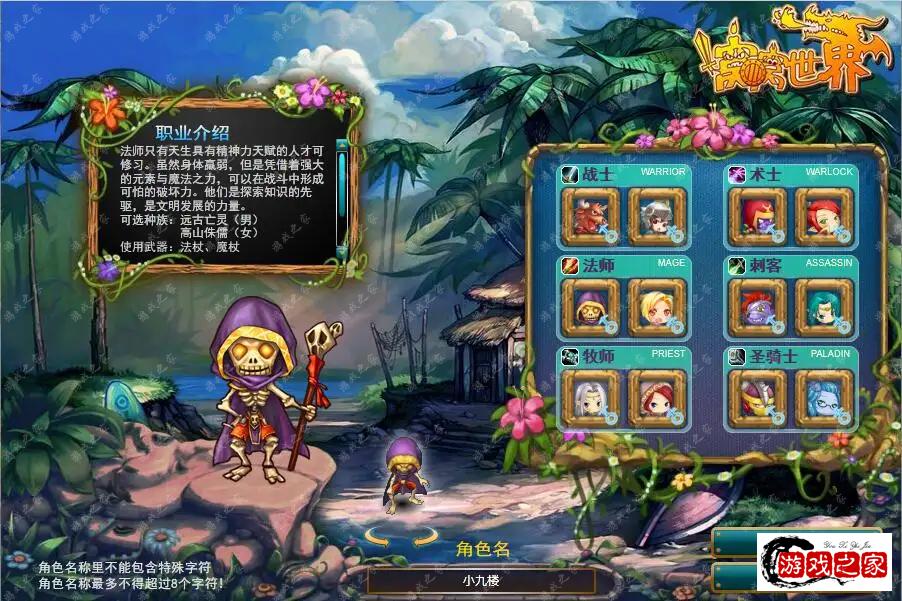Screen dimensions: 902x601
Task: Choose the female Warrior horned-helmet portrait
Action: (656, 215)
